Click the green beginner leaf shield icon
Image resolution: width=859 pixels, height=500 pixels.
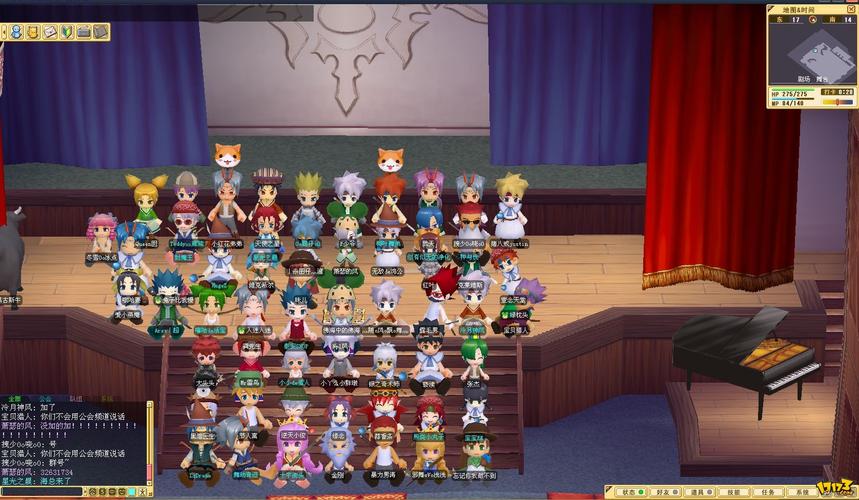66,32
